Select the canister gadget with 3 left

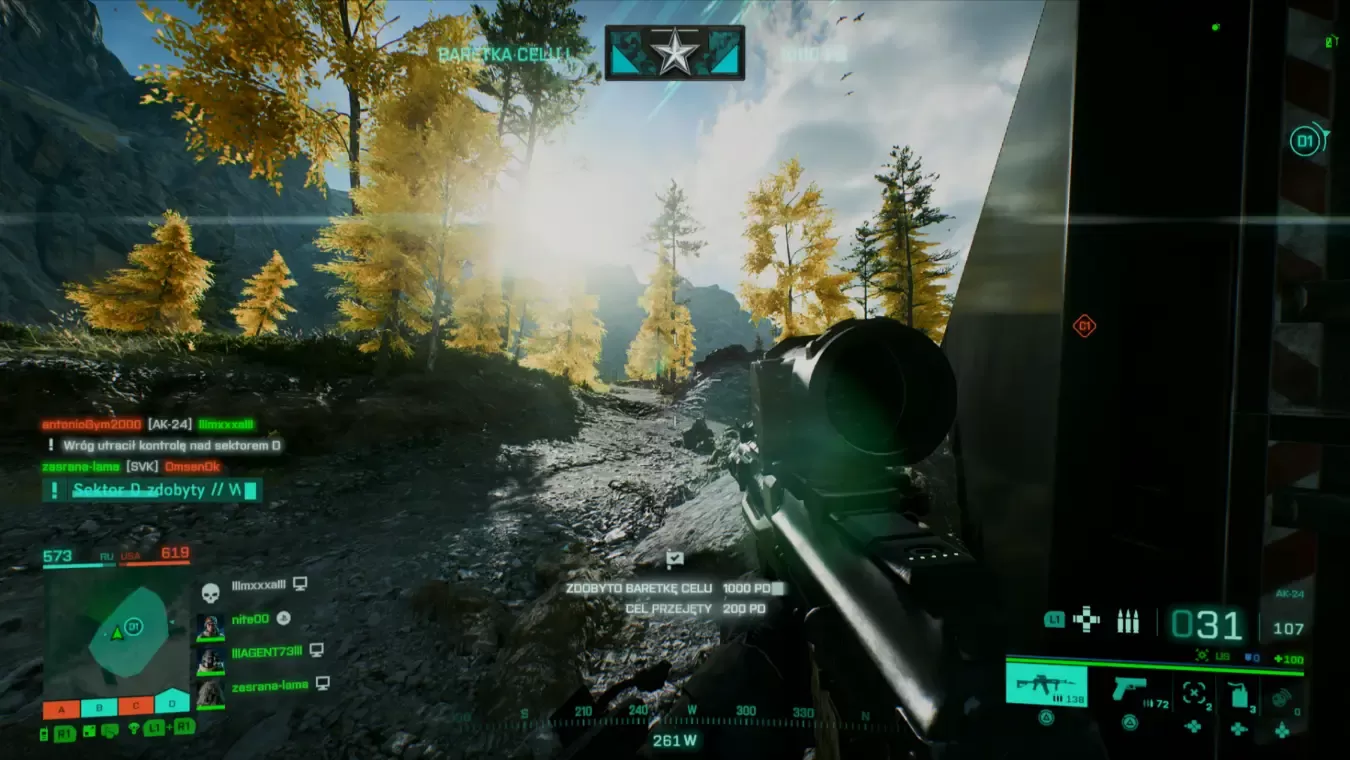click(1237, 693)
